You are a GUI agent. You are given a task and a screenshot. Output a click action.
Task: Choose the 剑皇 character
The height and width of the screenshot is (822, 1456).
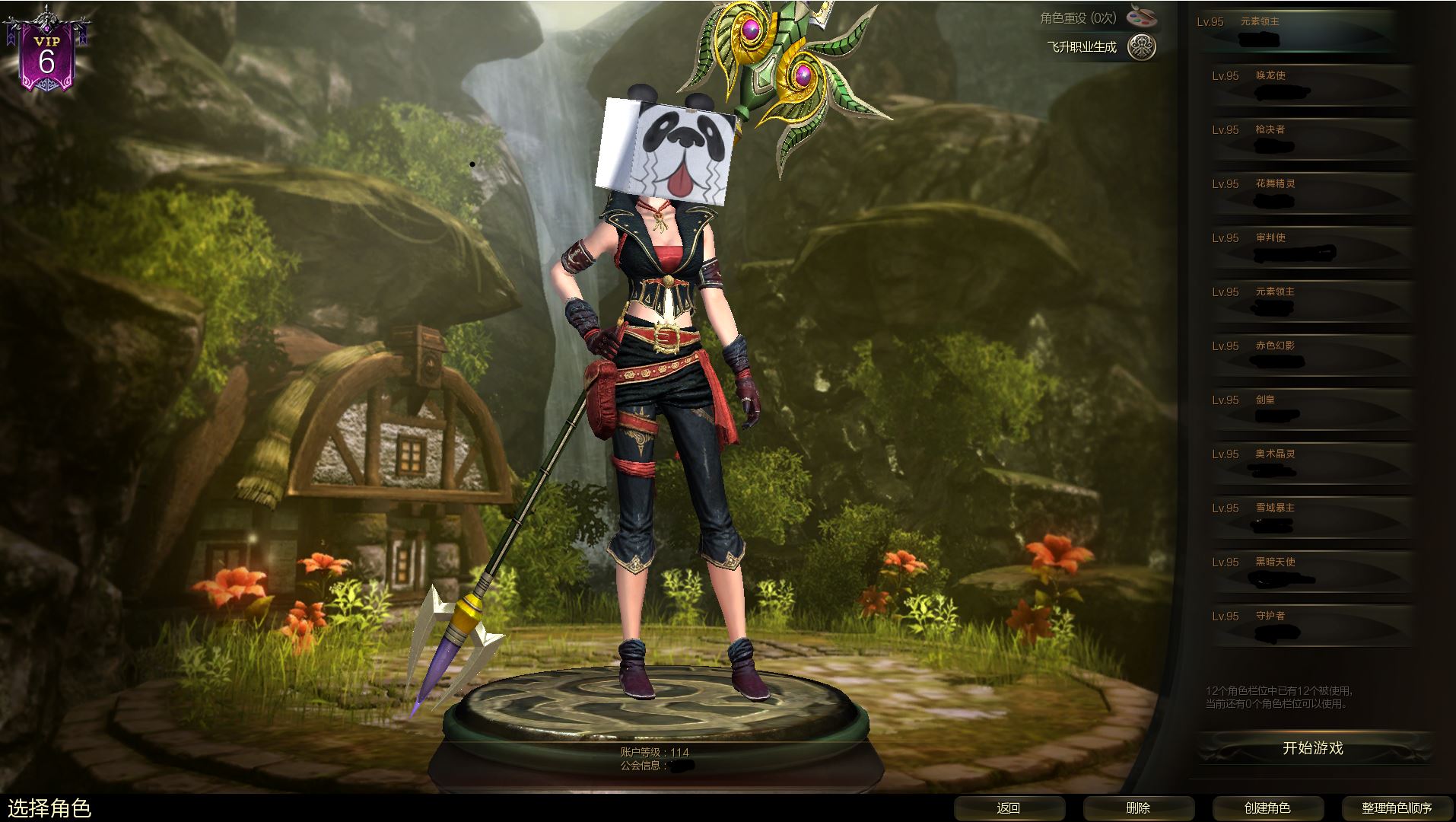coord(1310,409)
